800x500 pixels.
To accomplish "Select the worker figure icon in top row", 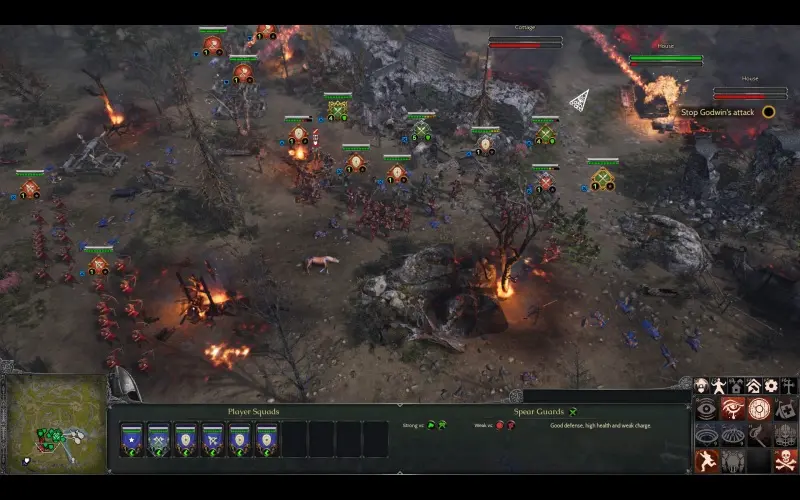I will click(719, 386).
